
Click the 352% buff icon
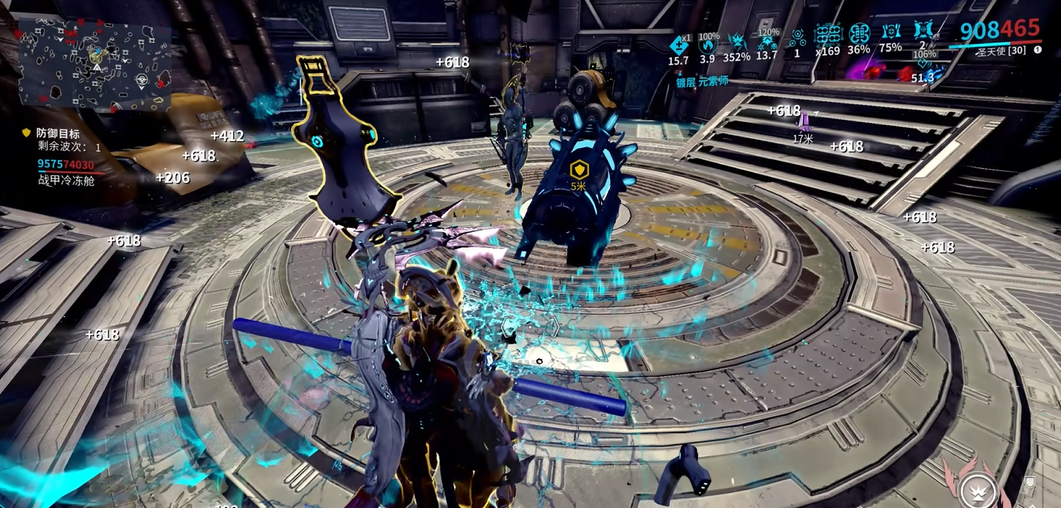point(737,41)
